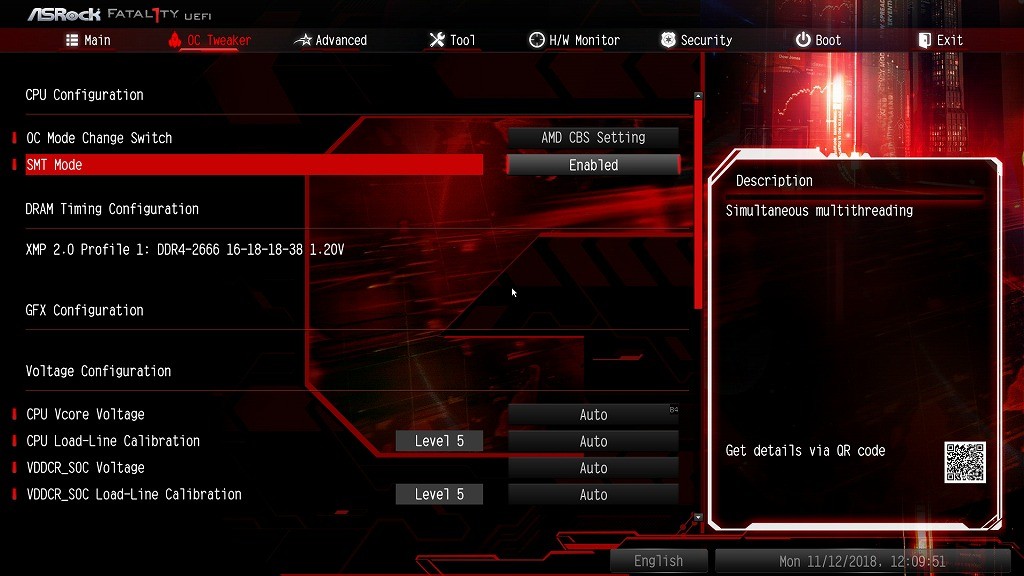Click the scrollbar's up arrow
The height and width of the screenshot is (576, 1024).
tap(698, 96)
